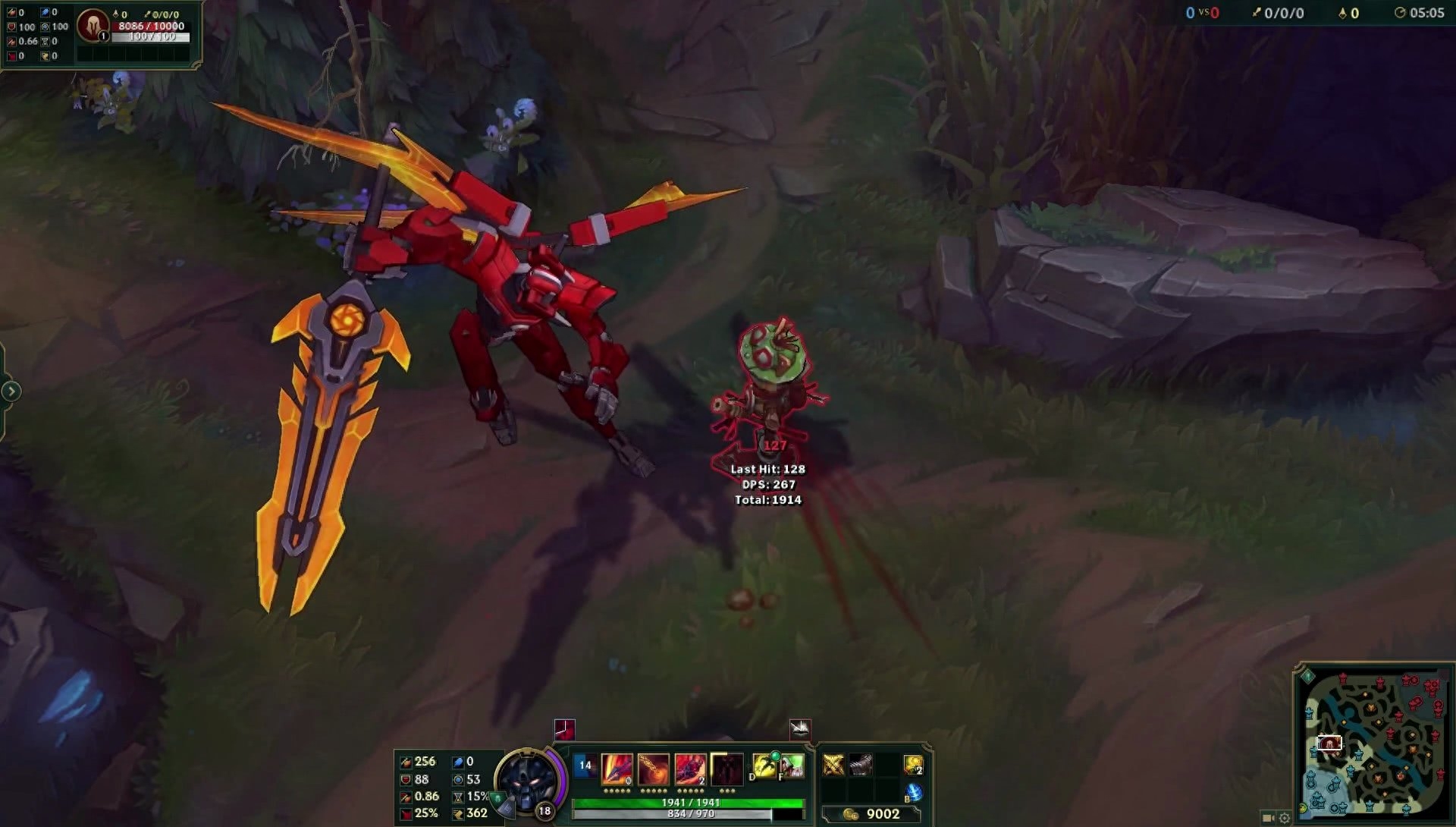
Task: Activate the blue Recall button
Action: [x=914, y=793]
